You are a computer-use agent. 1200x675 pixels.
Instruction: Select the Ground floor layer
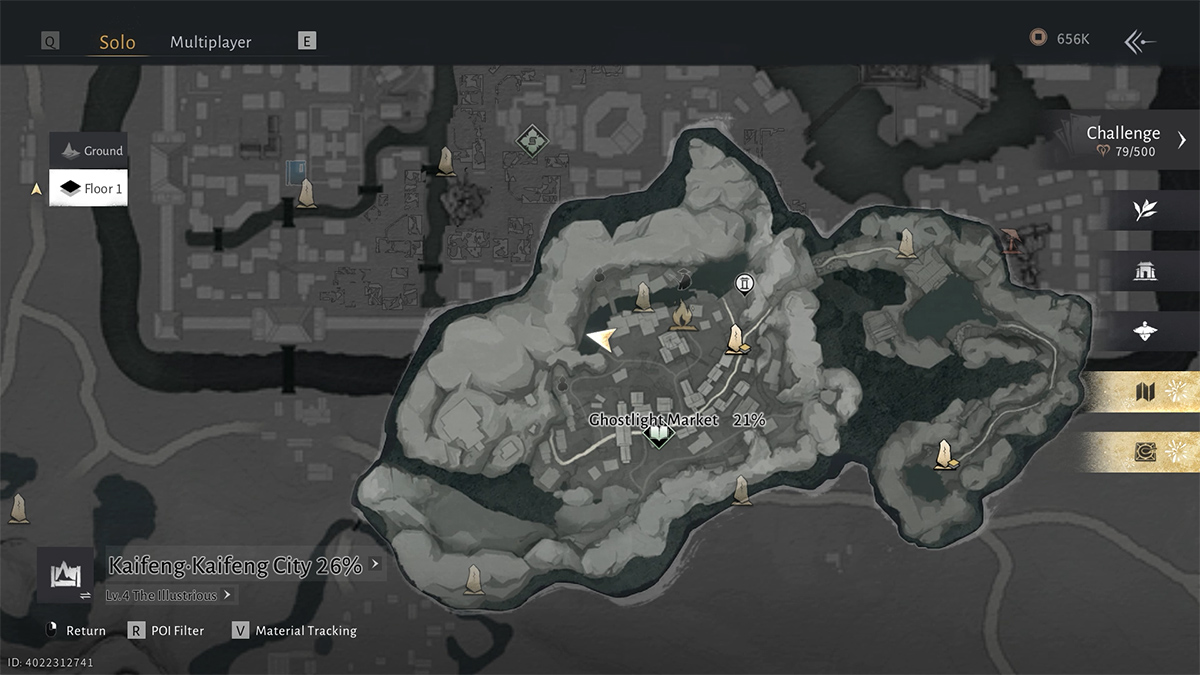(91, 151)
